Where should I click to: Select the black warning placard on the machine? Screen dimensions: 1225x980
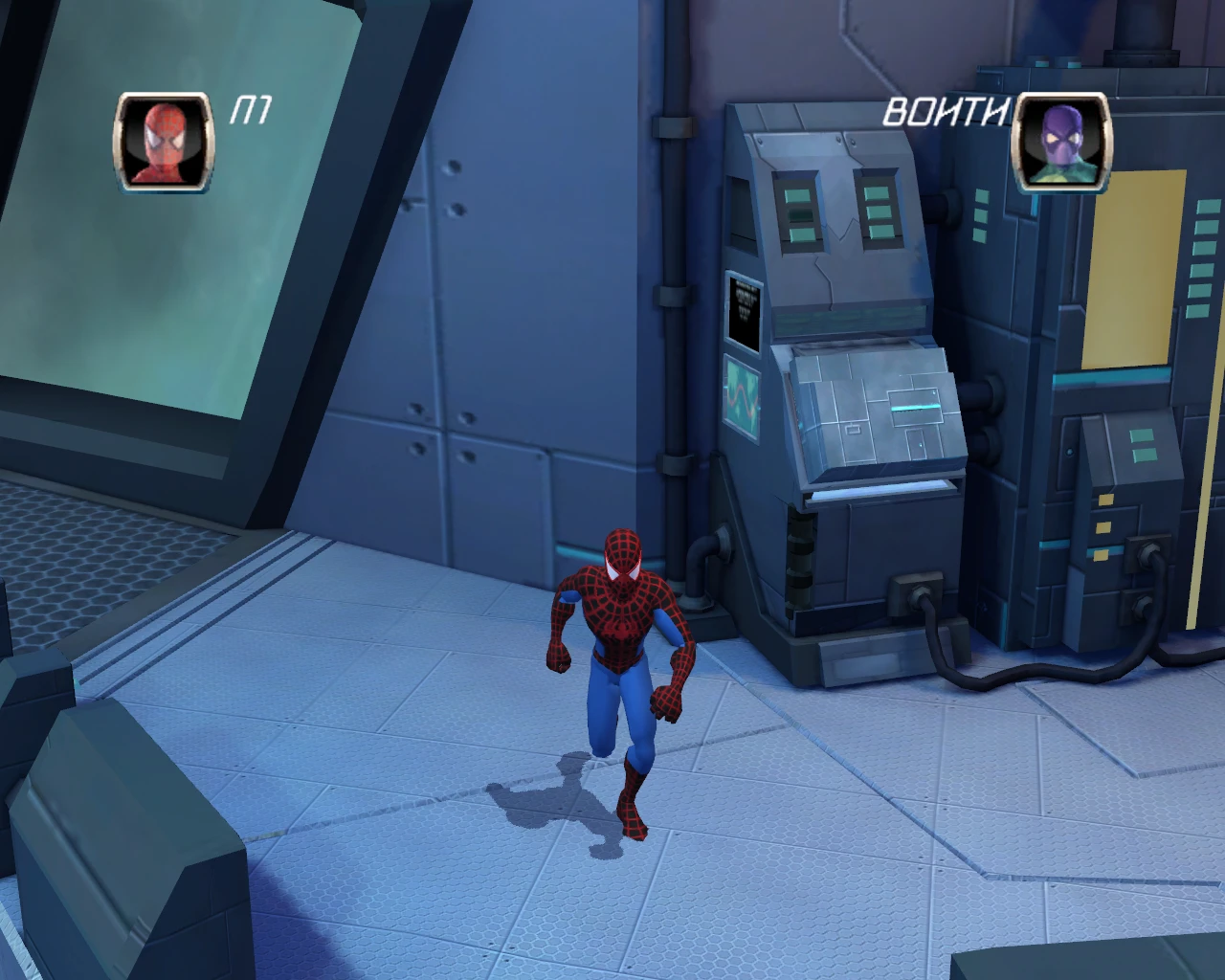[745, 306]
